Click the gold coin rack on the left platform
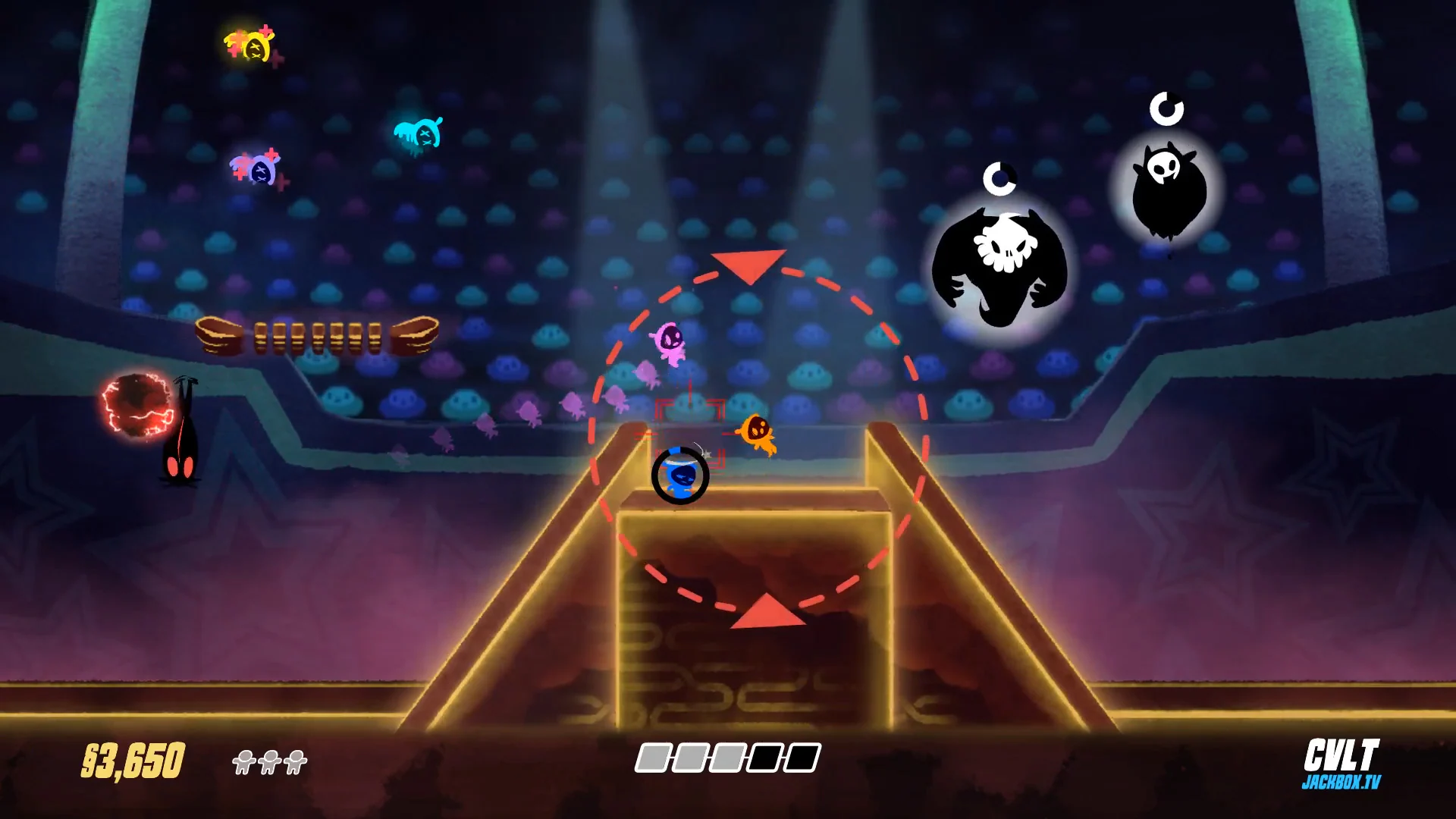 pyautogui.click(x=318, y=337)
